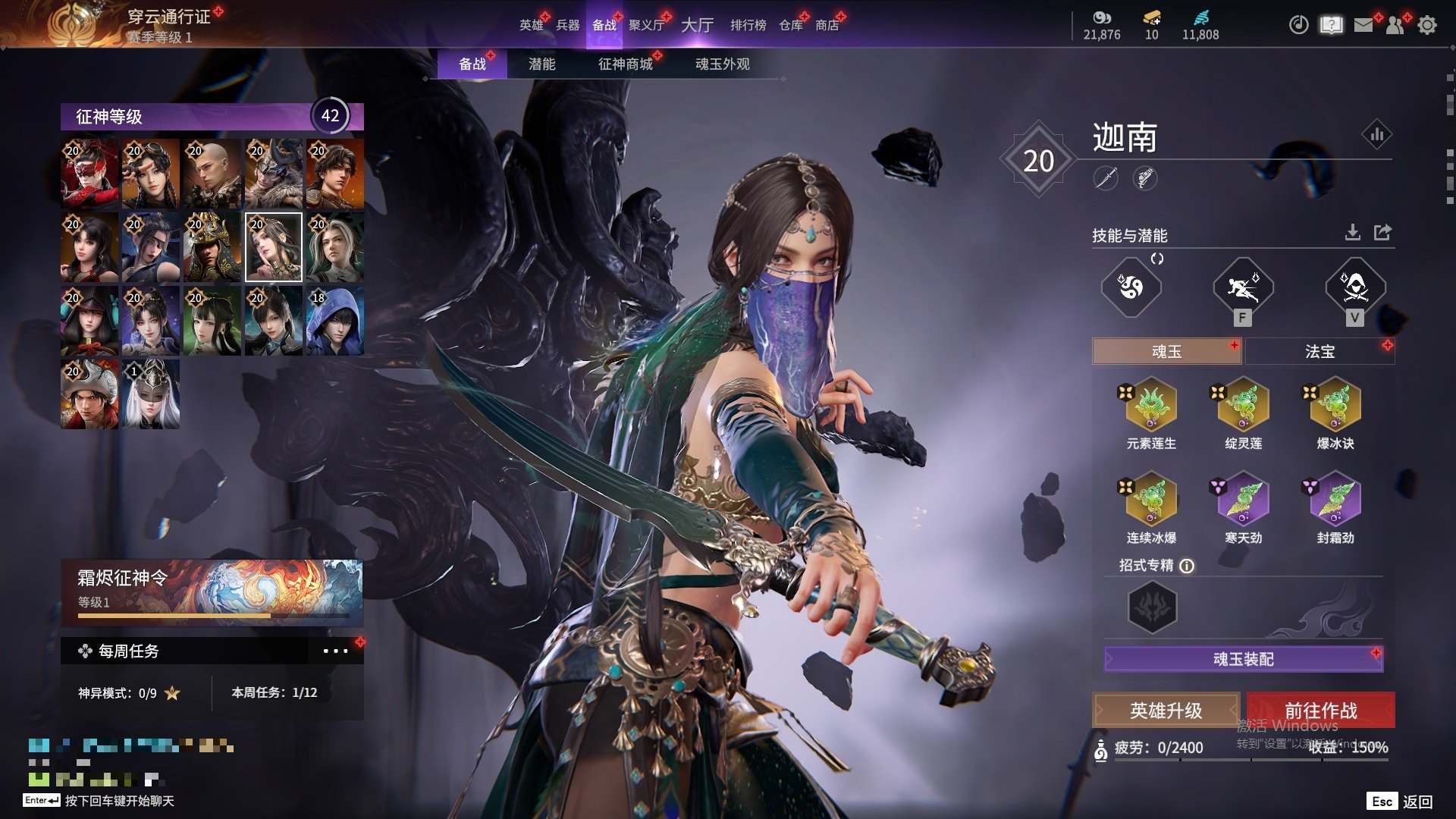Image resolution: width=1456 pixels, height=819 pixels.
Task: Open the gear settings icon
Action: pyautogui.click(x=1426, y=25)
